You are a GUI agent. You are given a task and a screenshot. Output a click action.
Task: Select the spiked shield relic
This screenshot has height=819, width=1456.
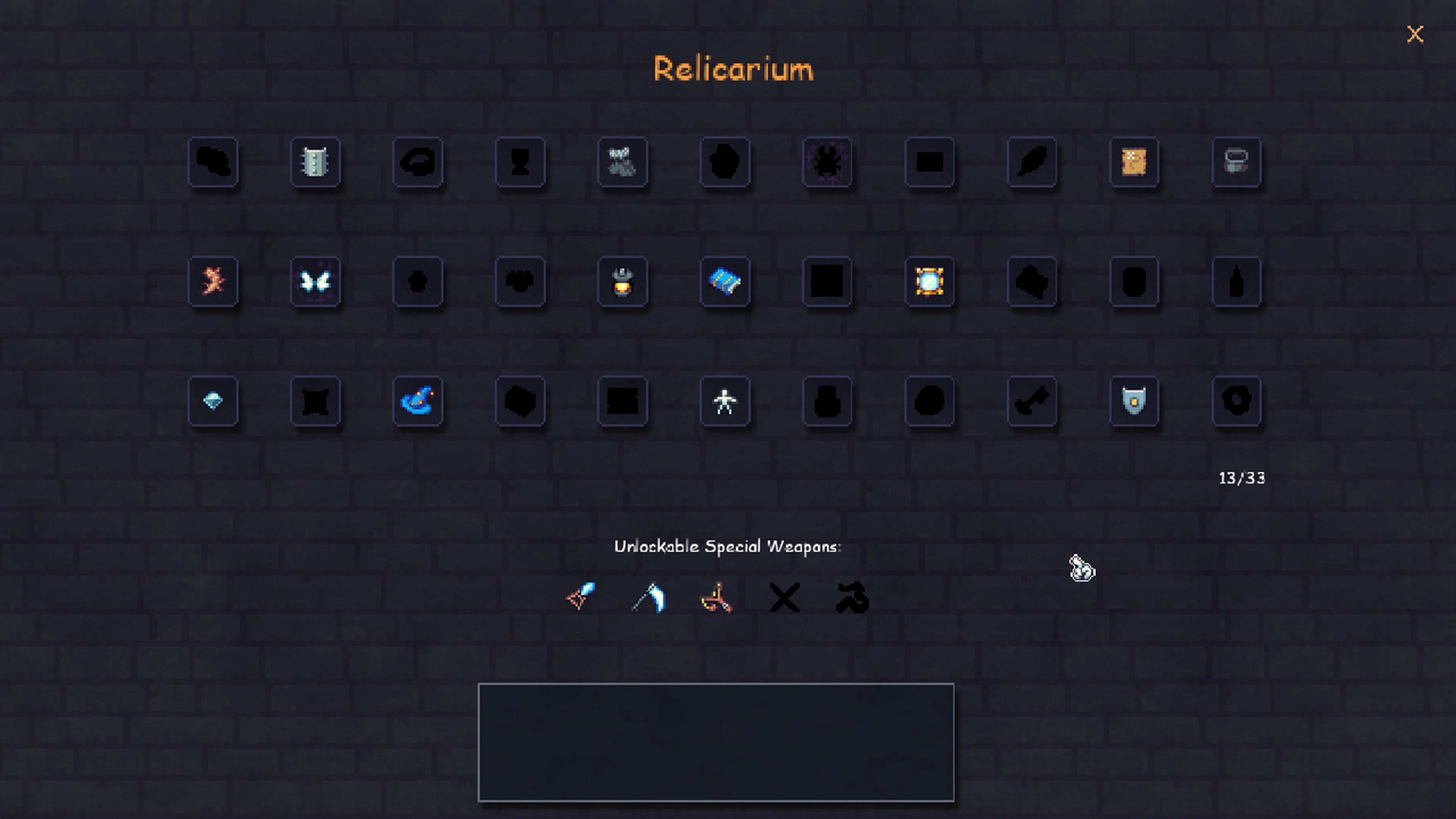pyautogui.click(x=315, y=163)
